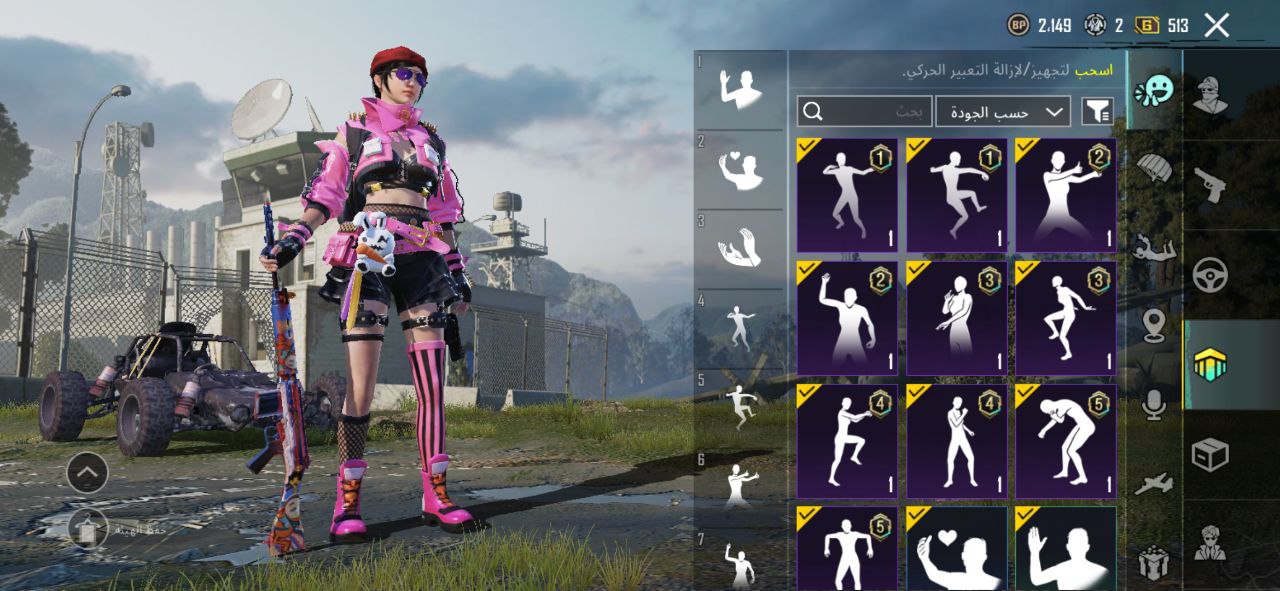Select equipped emote slot 1 waving hand
This screenshot has height=591, width=1280.
tap(740, 89)
